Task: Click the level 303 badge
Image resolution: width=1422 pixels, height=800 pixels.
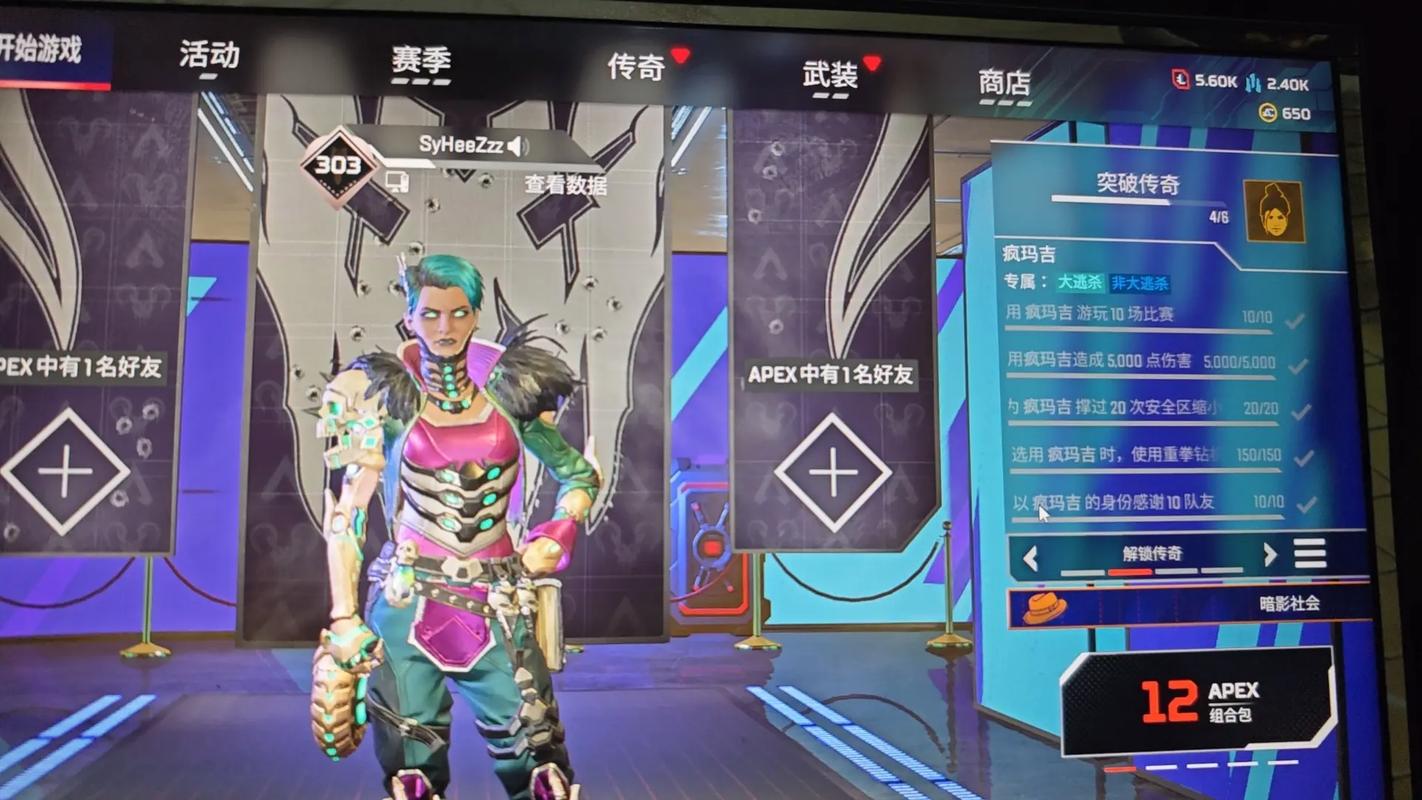Action: coord(339,164)
